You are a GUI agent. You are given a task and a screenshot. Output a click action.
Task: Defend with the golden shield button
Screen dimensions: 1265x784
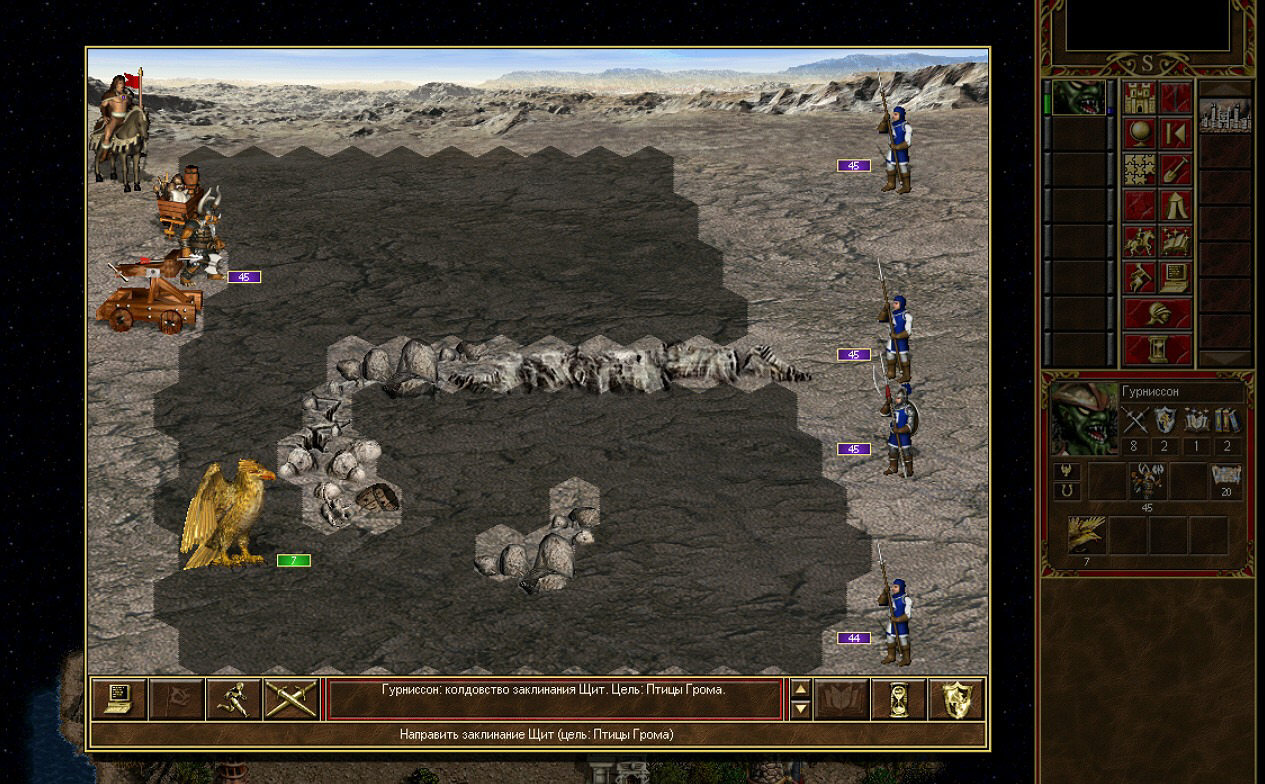tap(956, 699)
